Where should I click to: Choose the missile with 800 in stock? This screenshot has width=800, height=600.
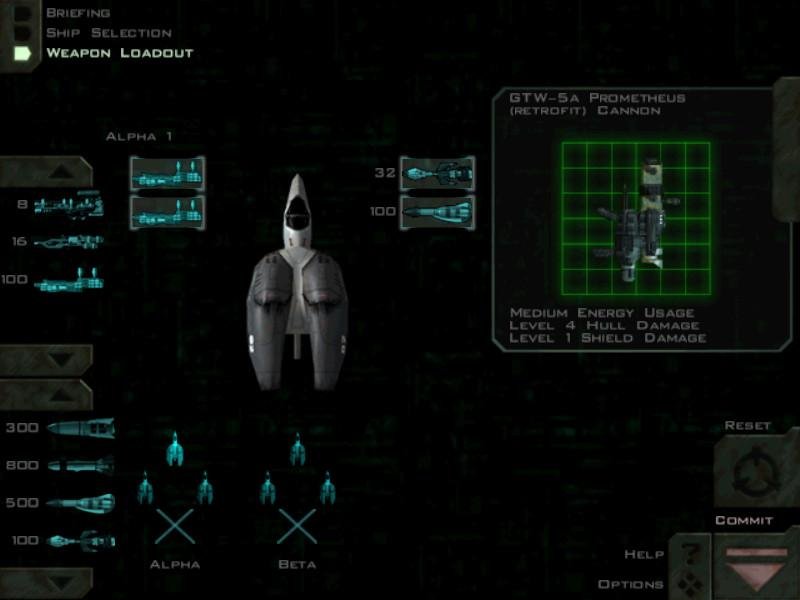point(80,465)
